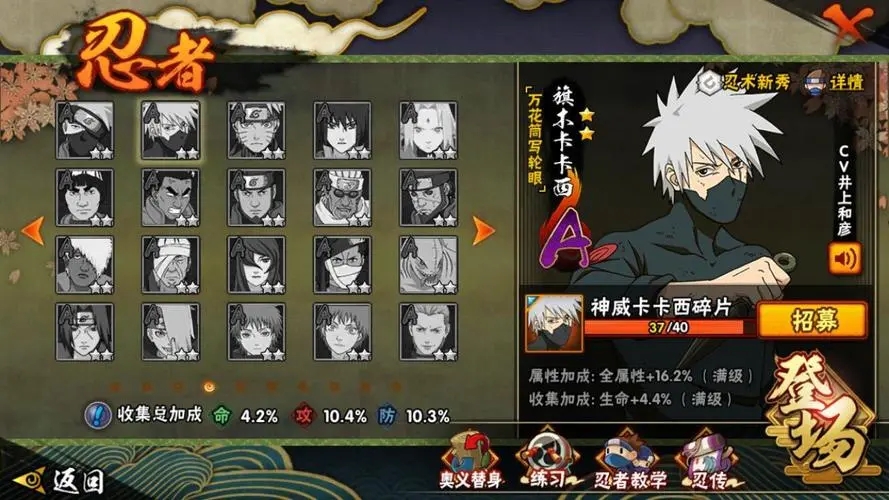The height and width of the screenshot is (500, 889).
Task: Open the 详情 details panel
Action: [x=833, y=81]
